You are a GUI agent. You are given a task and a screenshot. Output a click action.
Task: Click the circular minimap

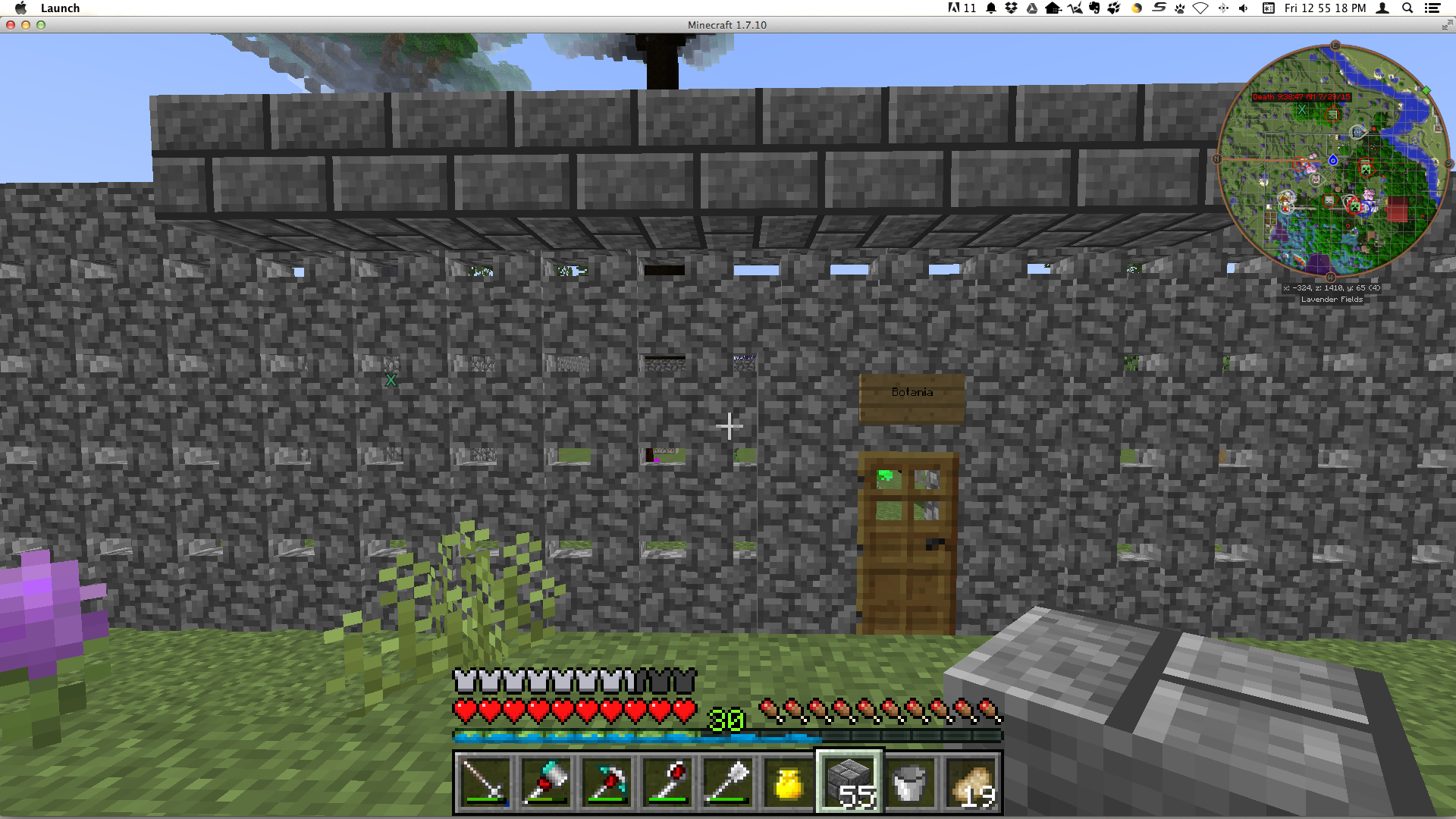coord(1332,161)
